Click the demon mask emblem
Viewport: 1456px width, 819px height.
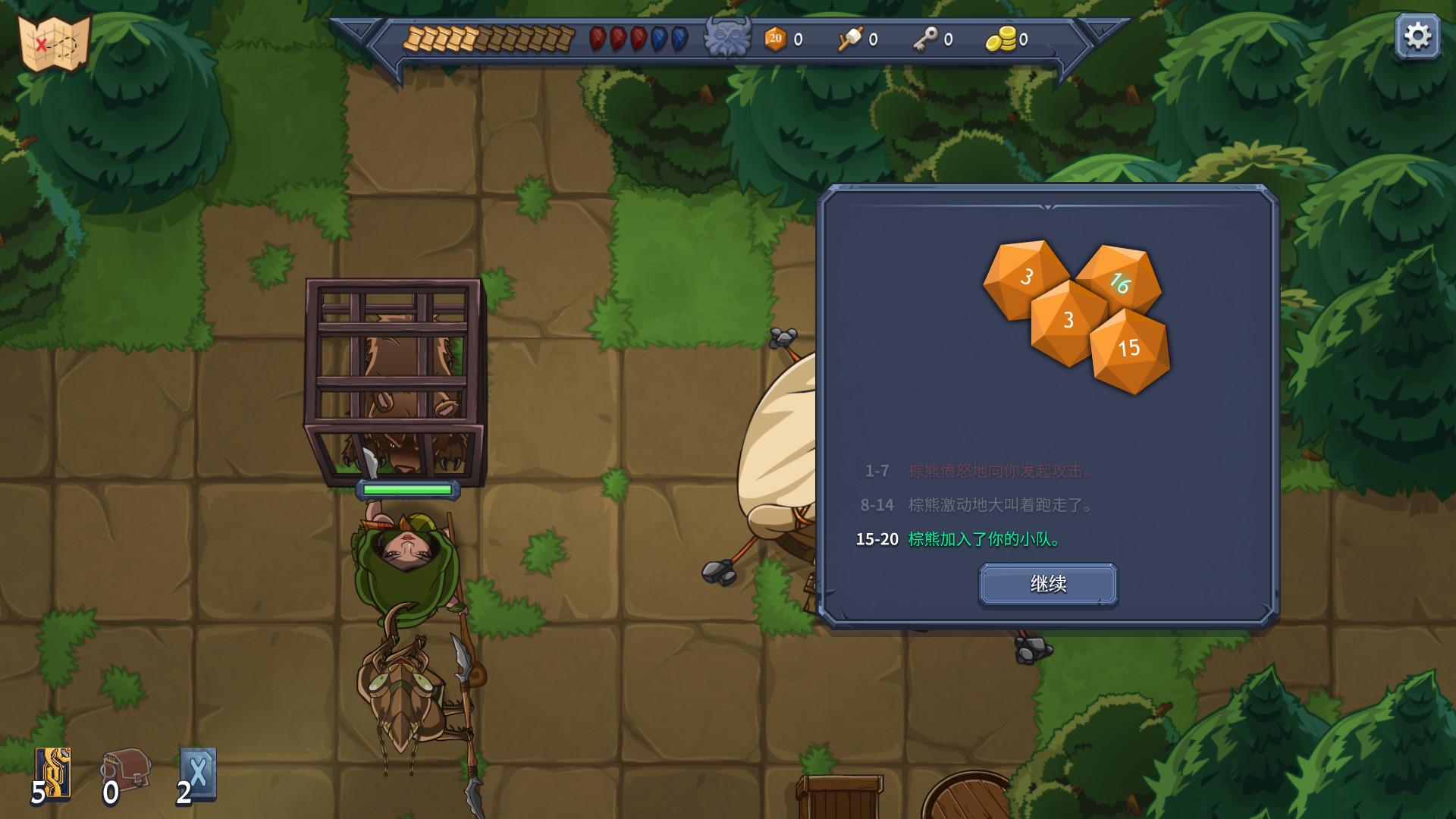click(727, 36)
